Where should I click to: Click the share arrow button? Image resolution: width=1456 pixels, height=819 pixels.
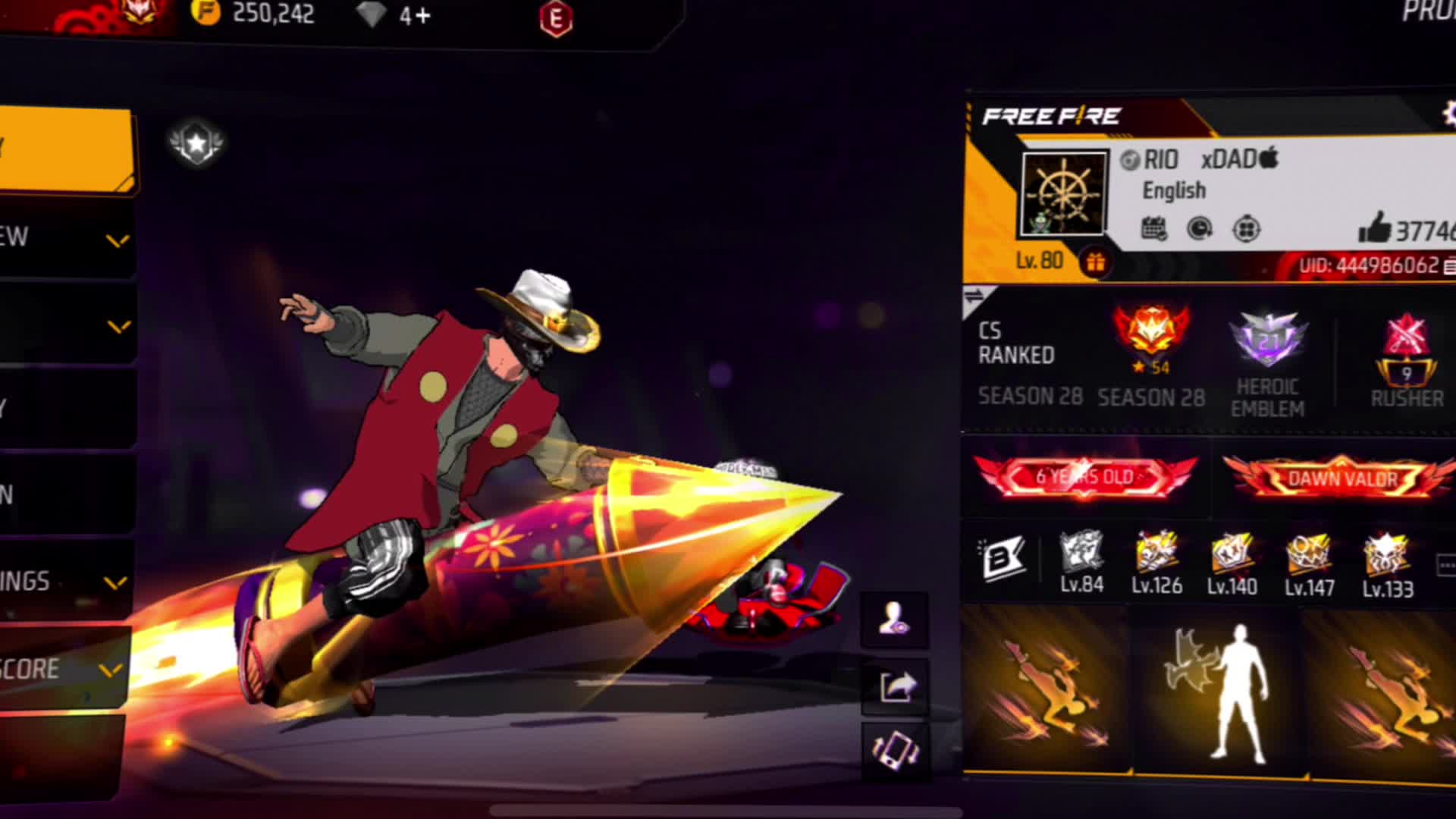click(x=896, y=687)
